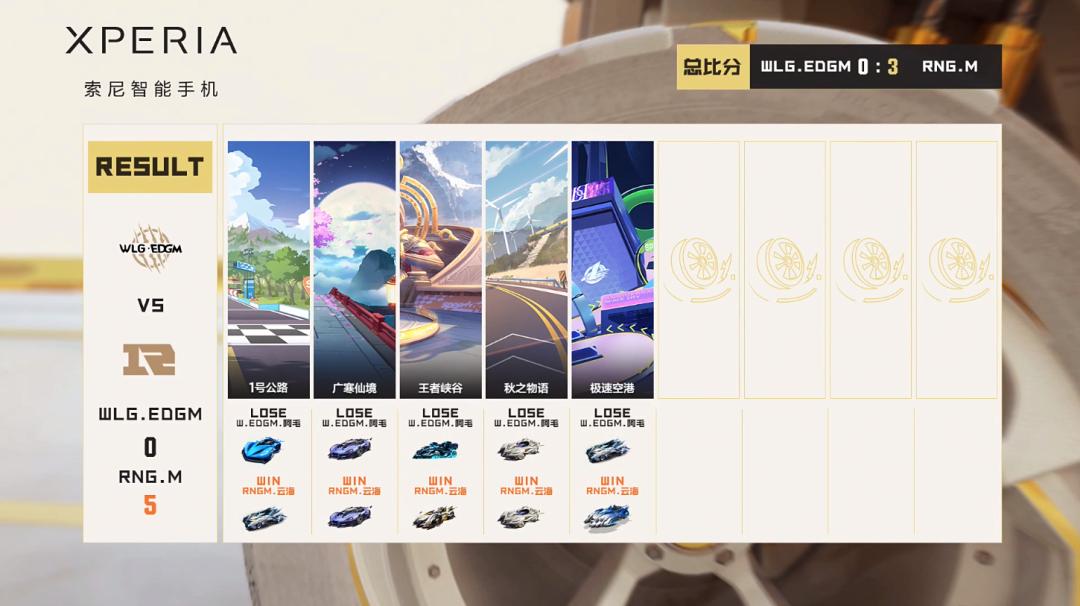This screenshot has width=1080, height=606.
Task: Click the RNG team logo
Action: 149,359
